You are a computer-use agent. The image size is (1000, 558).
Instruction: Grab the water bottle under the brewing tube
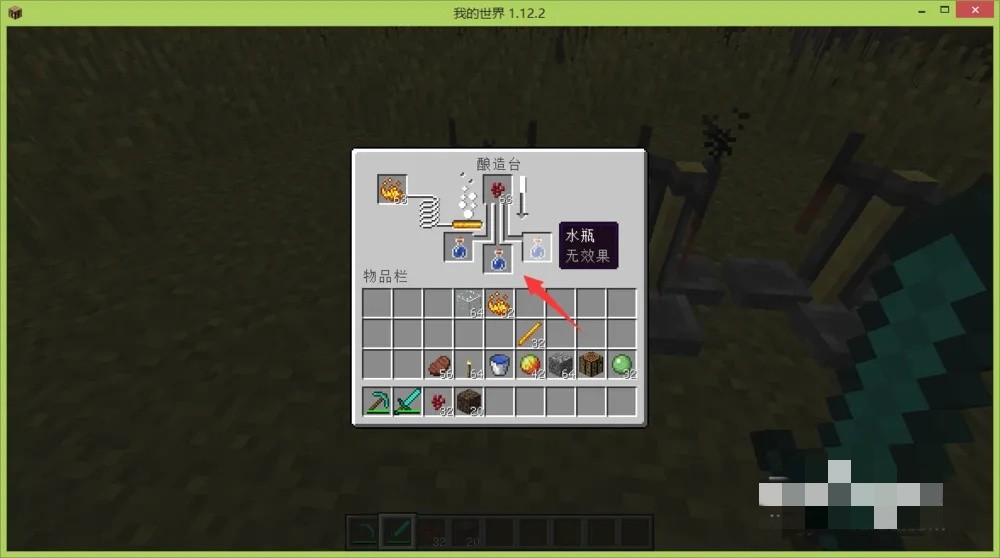click(x=498, y=260)
